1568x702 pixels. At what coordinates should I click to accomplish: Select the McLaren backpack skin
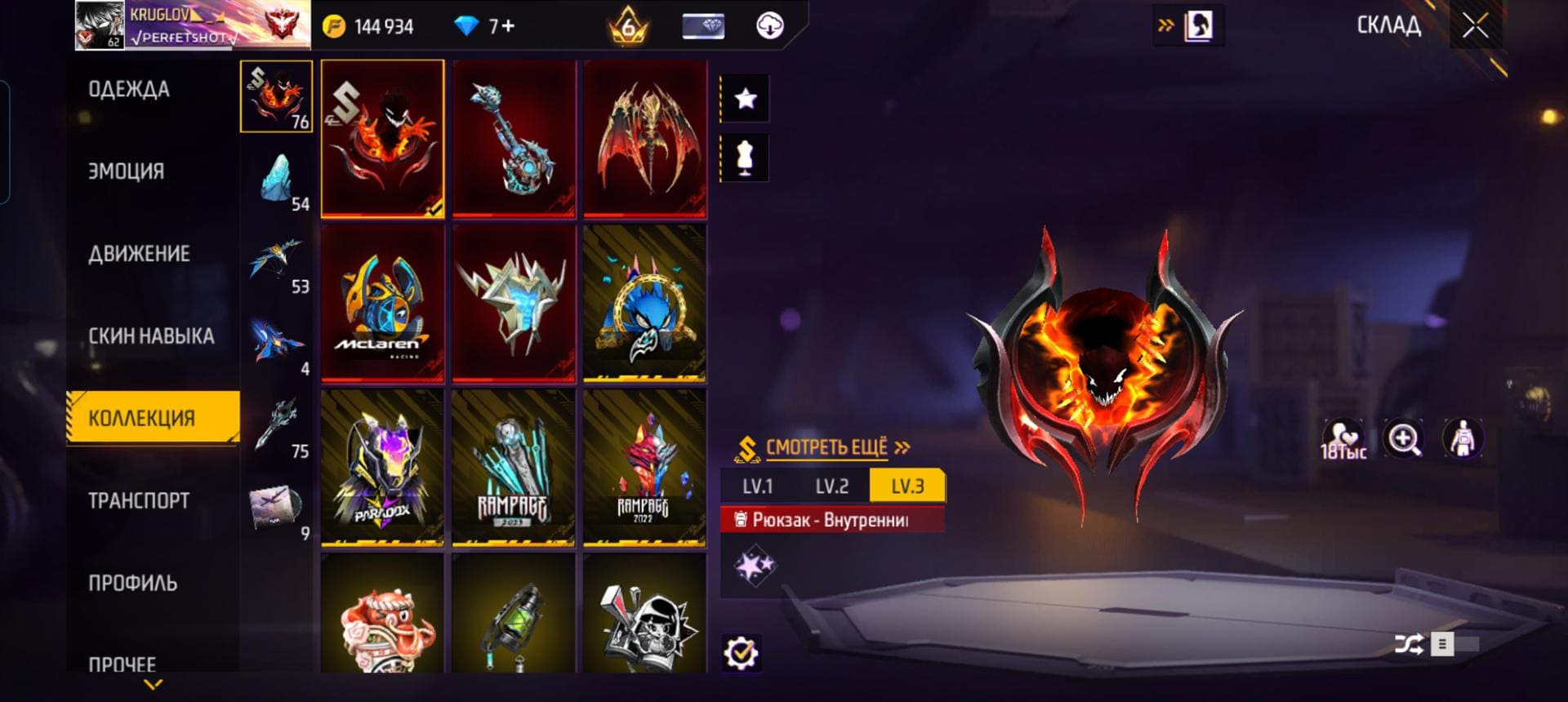382,304
